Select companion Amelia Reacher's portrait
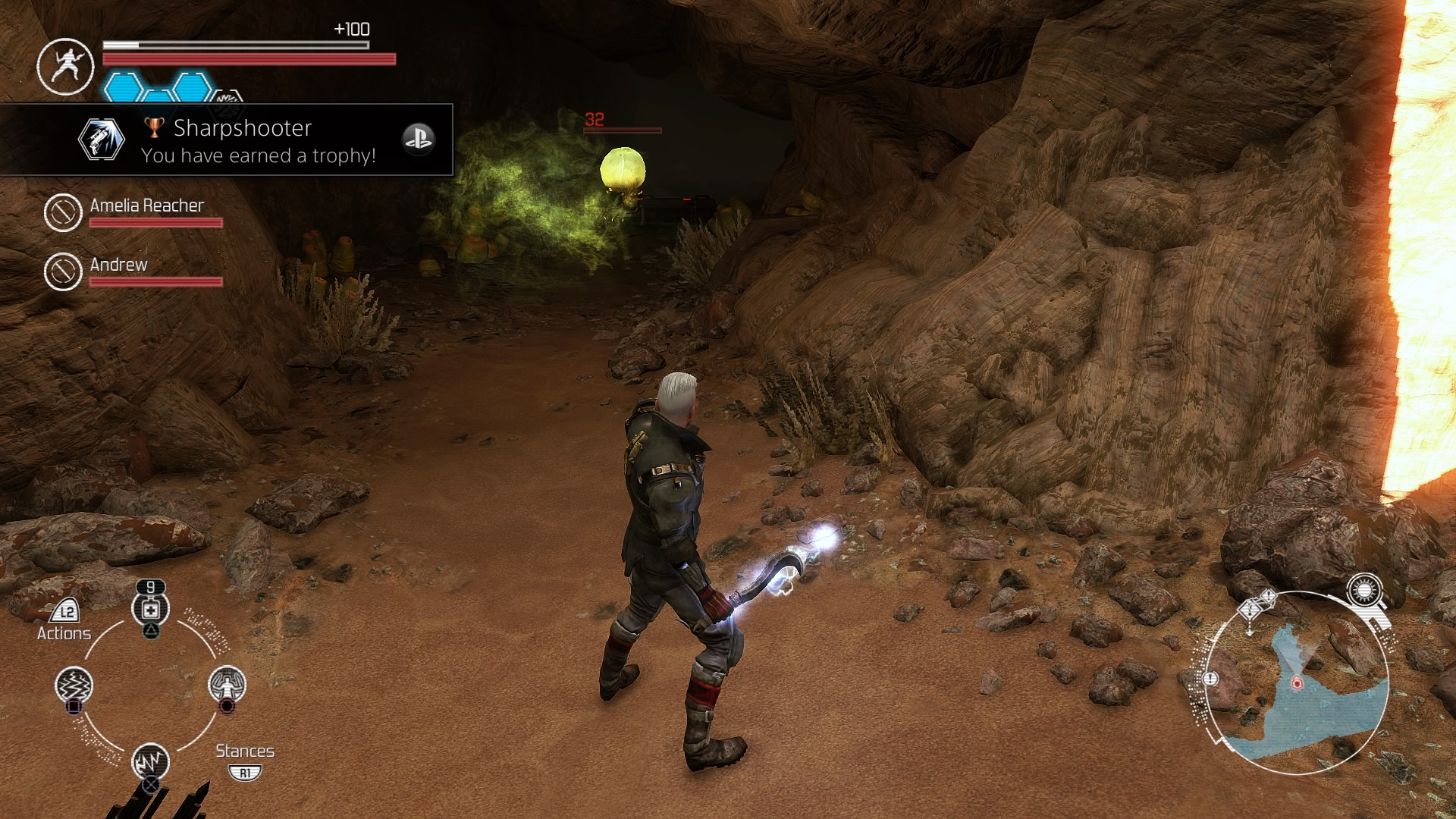The height and width of the screenshot is (819, 1456). pyautogui.click(x=63, y=212)
